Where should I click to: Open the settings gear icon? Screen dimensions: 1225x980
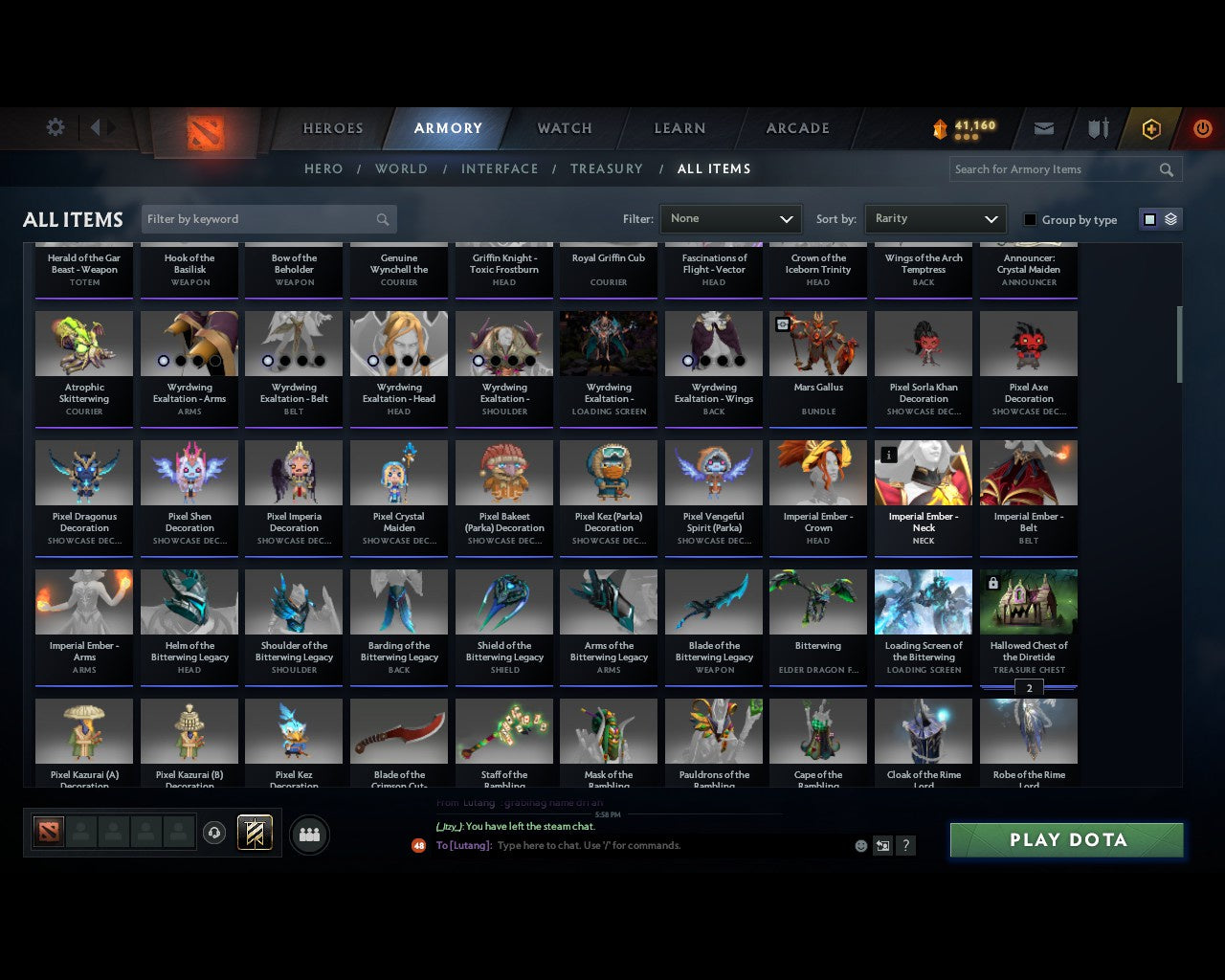tap(56, 127)
